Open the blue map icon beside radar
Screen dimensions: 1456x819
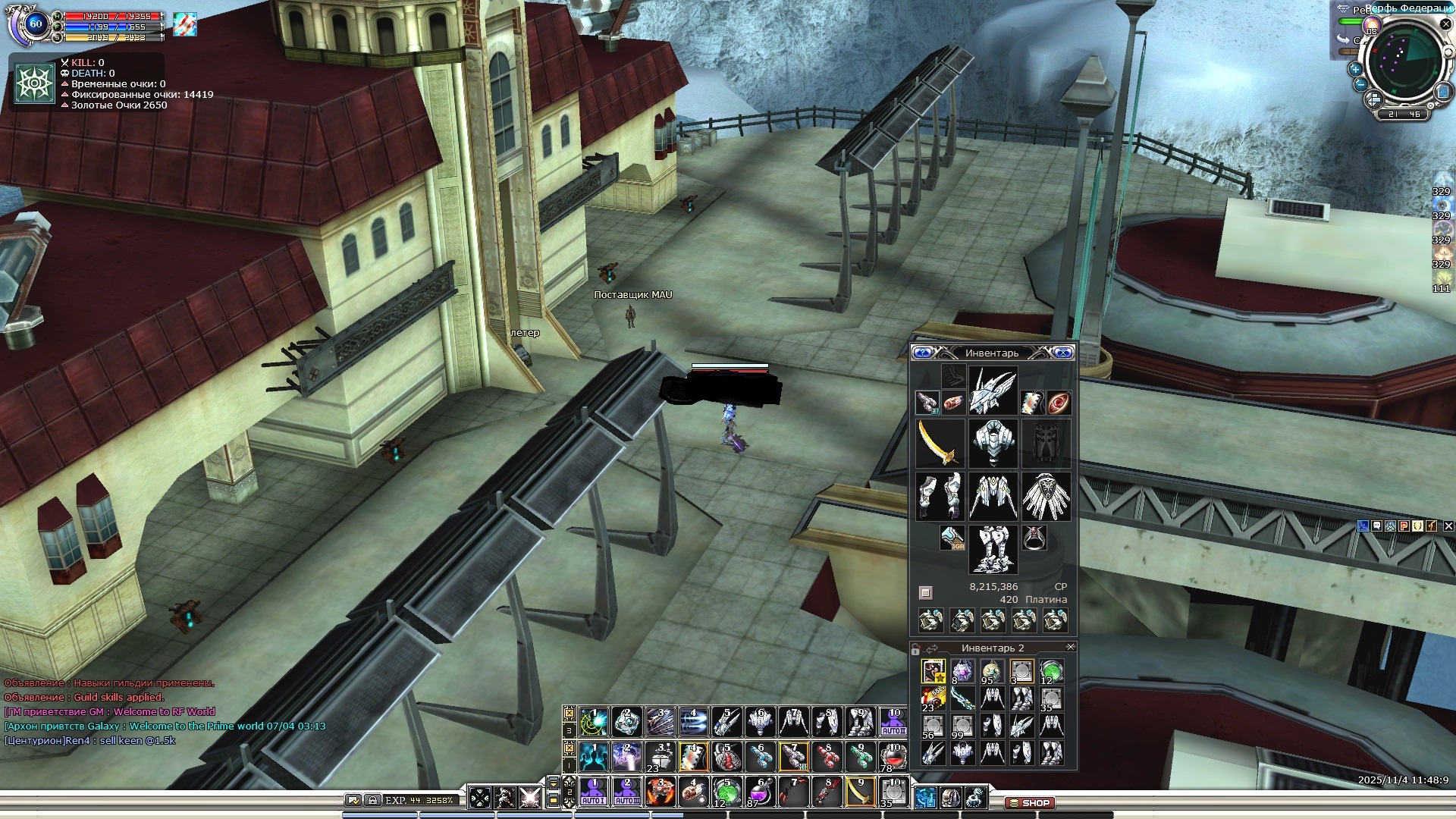coord(1443,92)
